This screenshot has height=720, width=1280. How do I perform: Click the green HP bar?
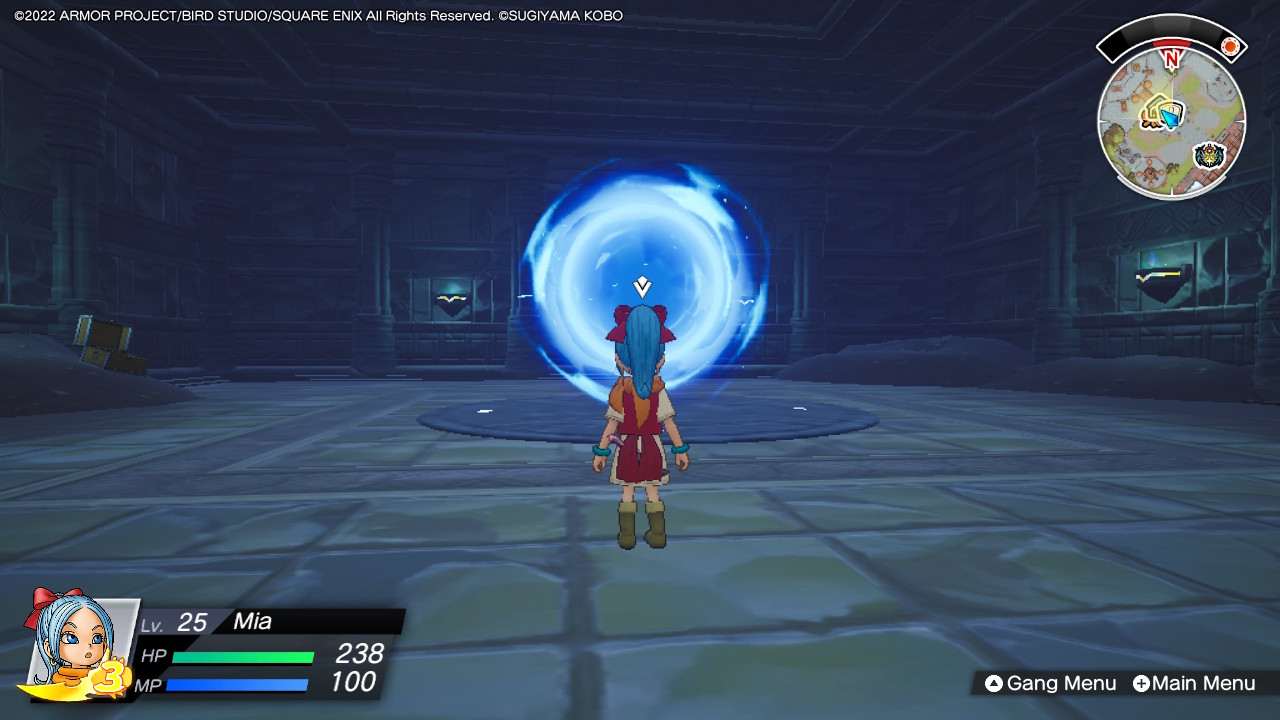(x=243, y=657)
